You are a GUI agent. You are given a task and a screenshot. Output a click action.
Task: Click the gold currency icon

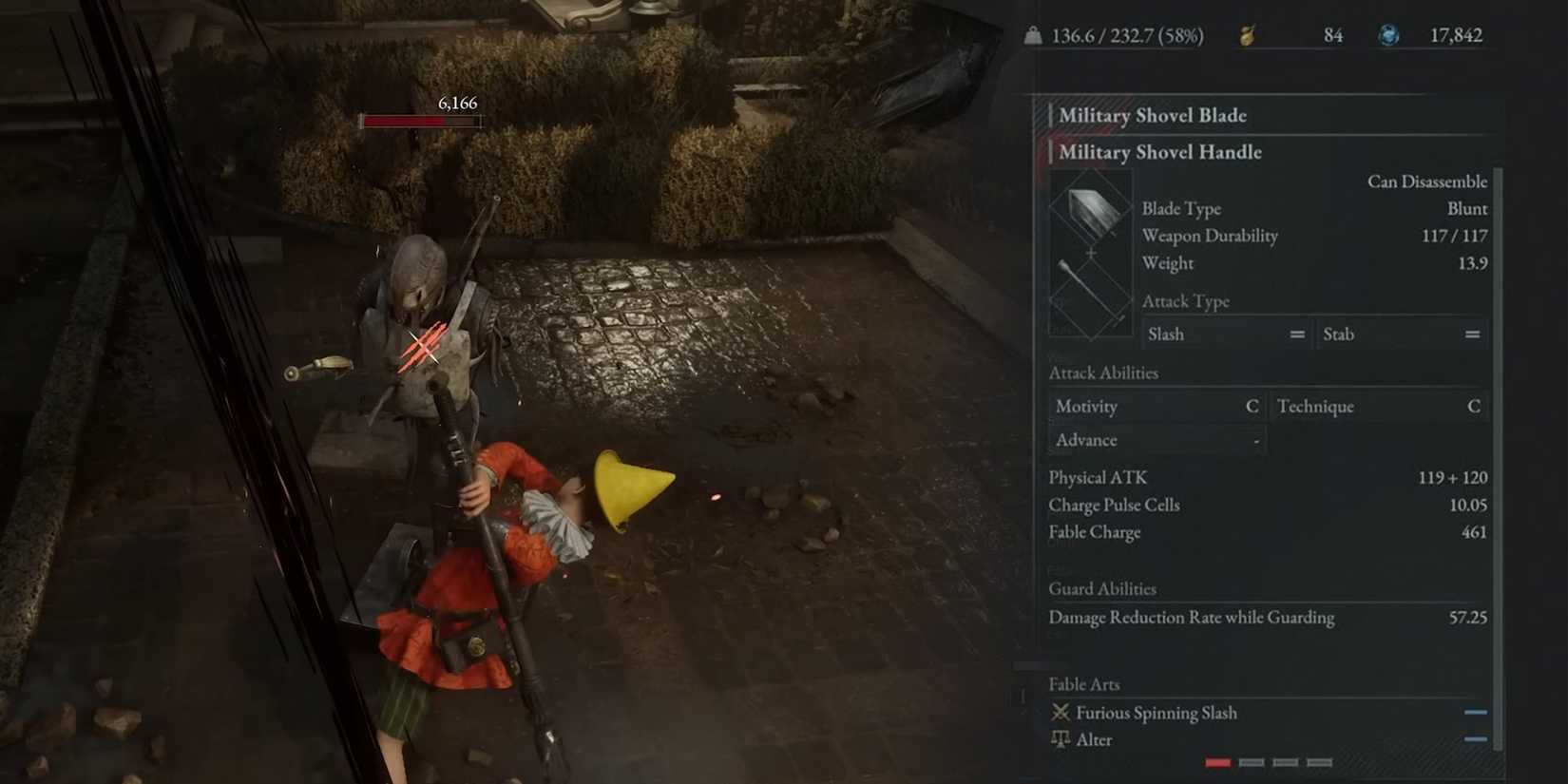(x=1250, y=35)
